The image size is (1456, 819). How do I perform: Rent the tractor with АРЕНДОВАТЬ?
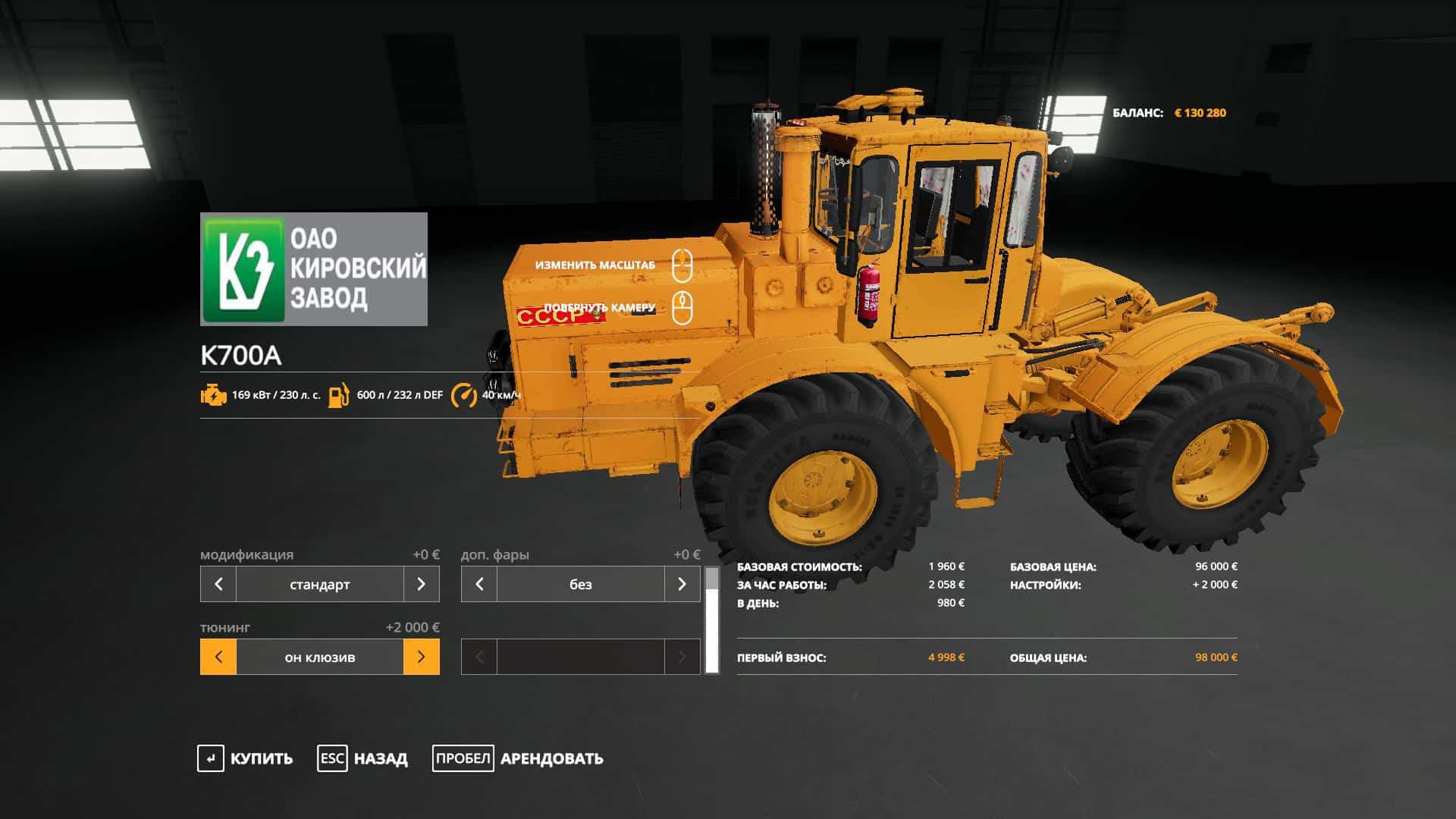coord(519,758)
